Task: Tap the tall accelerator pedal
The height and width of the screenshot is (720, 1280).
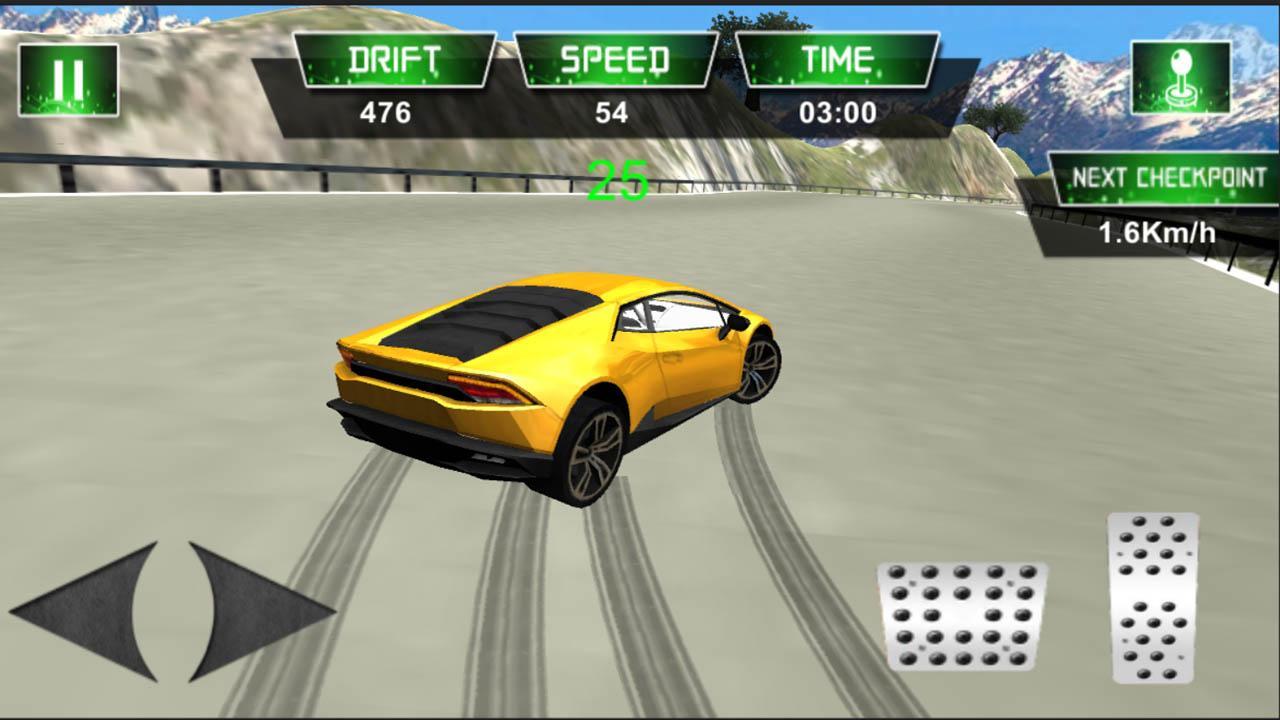Action: pos(1153,597)
